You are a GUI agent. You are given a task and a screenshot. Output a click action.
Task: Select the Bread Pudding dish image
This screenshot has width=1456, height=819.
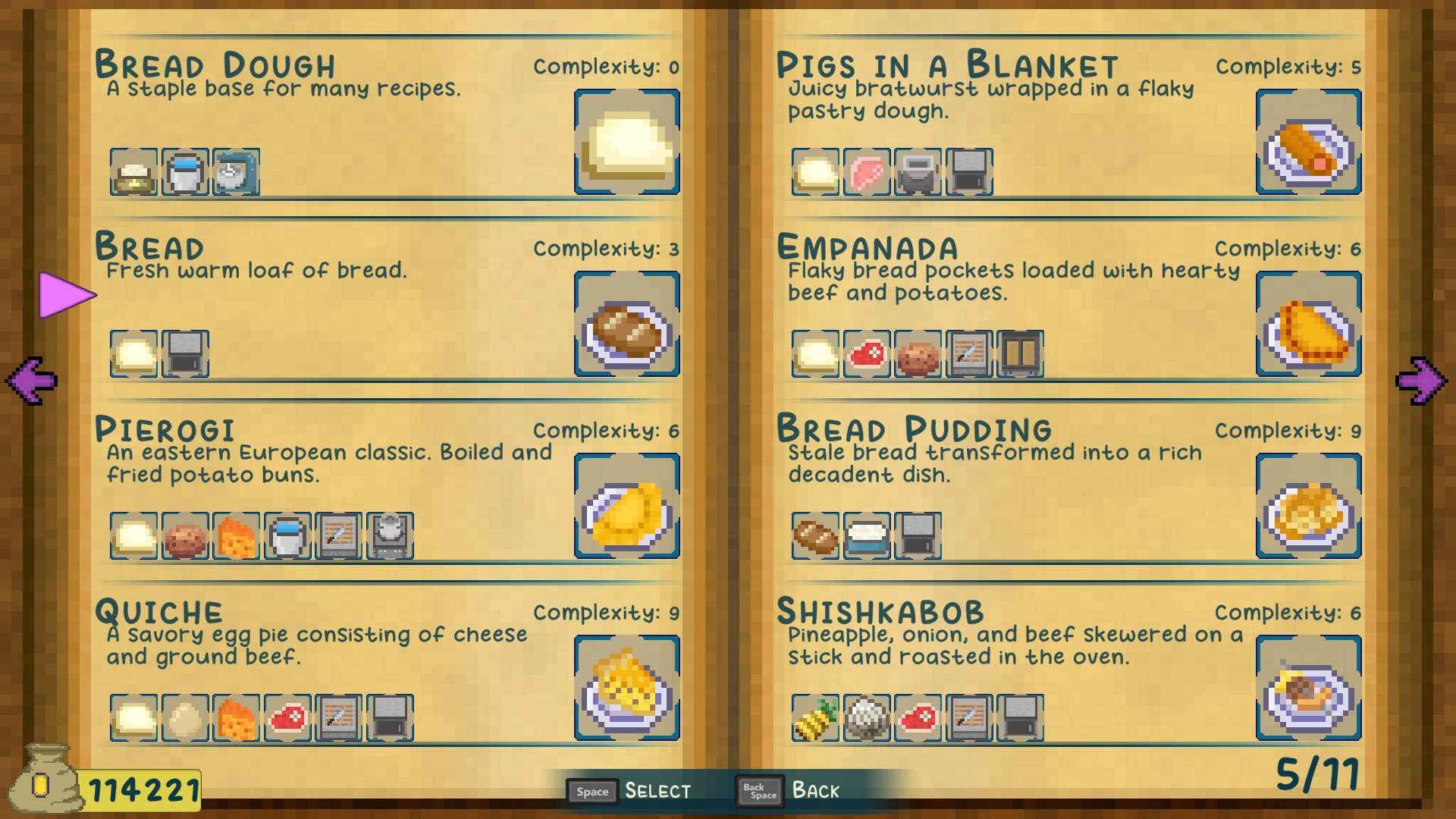(x=1309, y=507)
